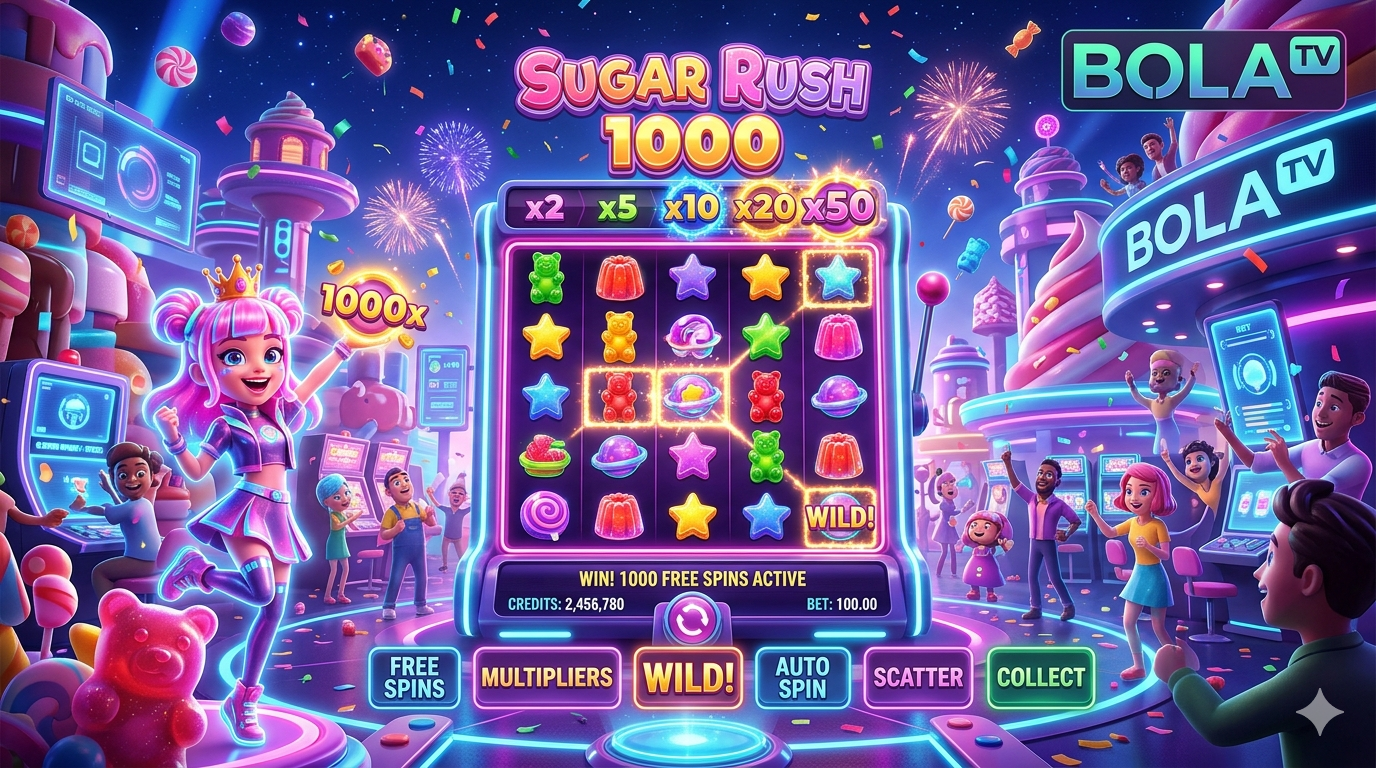Select the x2 multiplier chip
This screenshot has width=1376, height=768.
click(x=544, y=209)
